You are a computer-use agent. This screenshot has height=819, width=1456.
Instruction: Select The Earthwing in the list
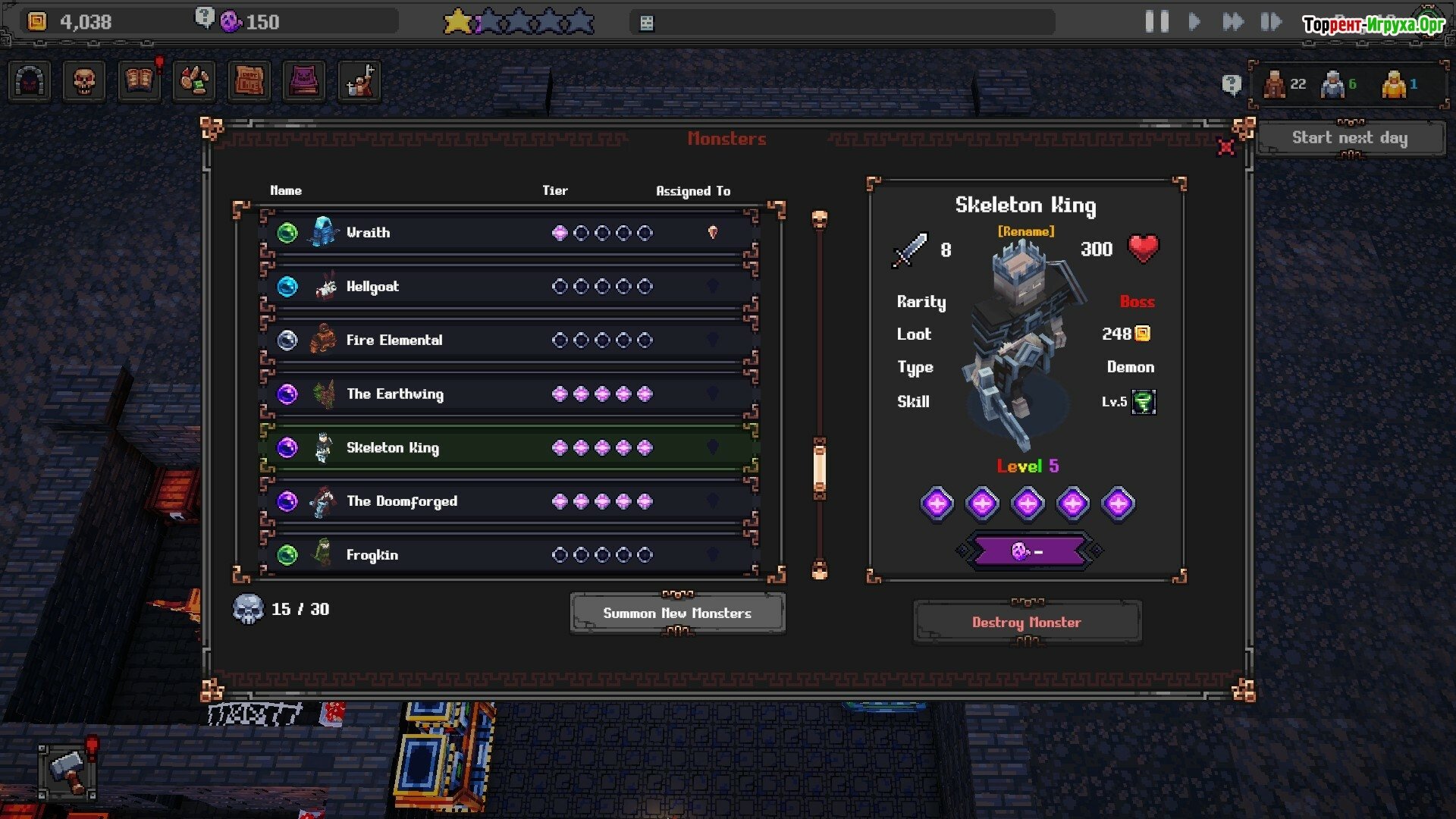click(508, 394)
